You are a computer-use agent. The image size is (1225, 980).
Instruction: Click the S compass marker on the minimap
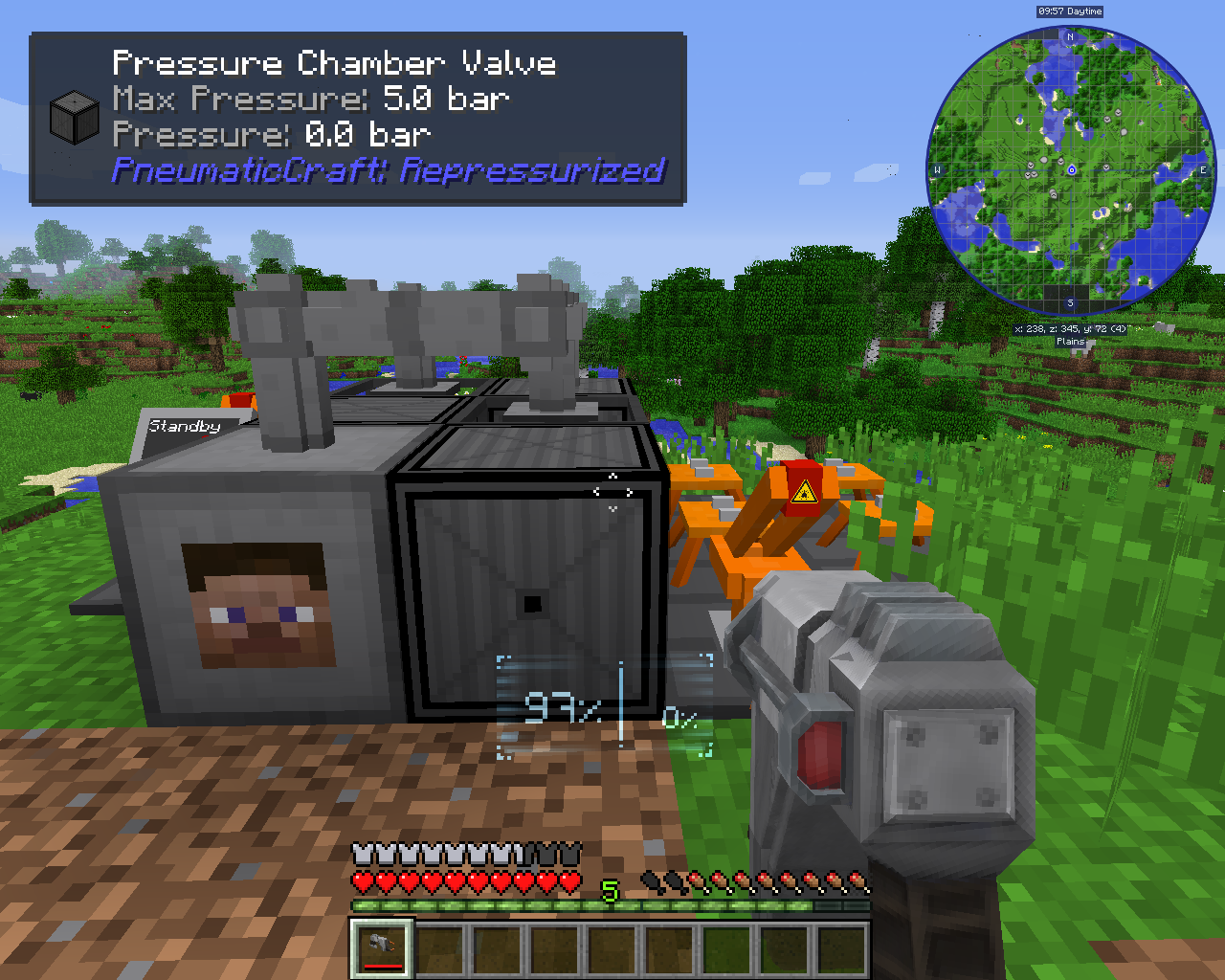(1069, 301)
